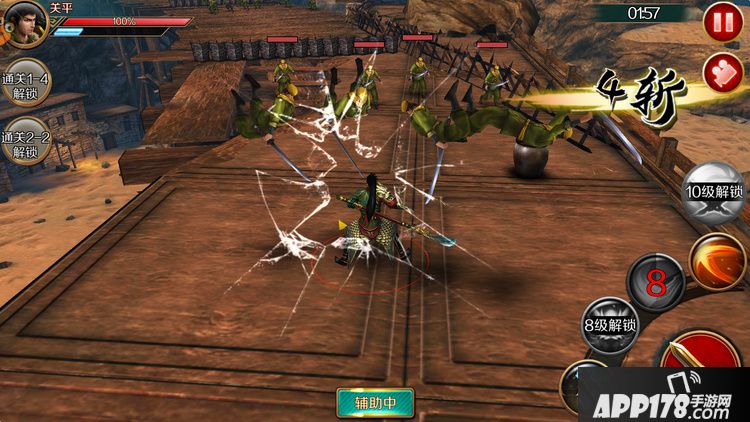Select the locked 10级解锁 skill slot
This screenshot has width=750, height=422.
(x=714, y=193)
